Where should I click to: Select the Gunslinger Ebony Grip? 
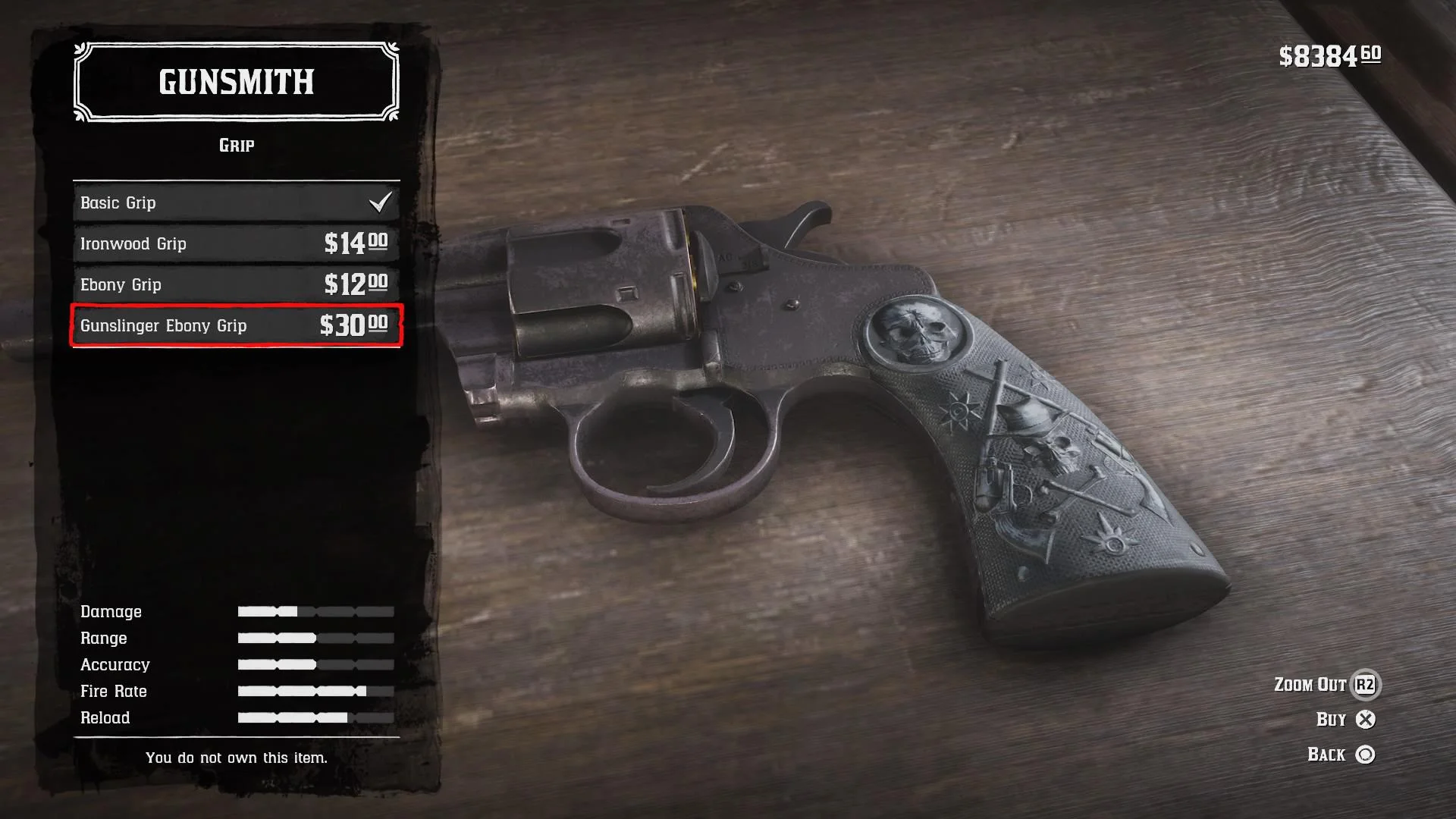point(236,325)
